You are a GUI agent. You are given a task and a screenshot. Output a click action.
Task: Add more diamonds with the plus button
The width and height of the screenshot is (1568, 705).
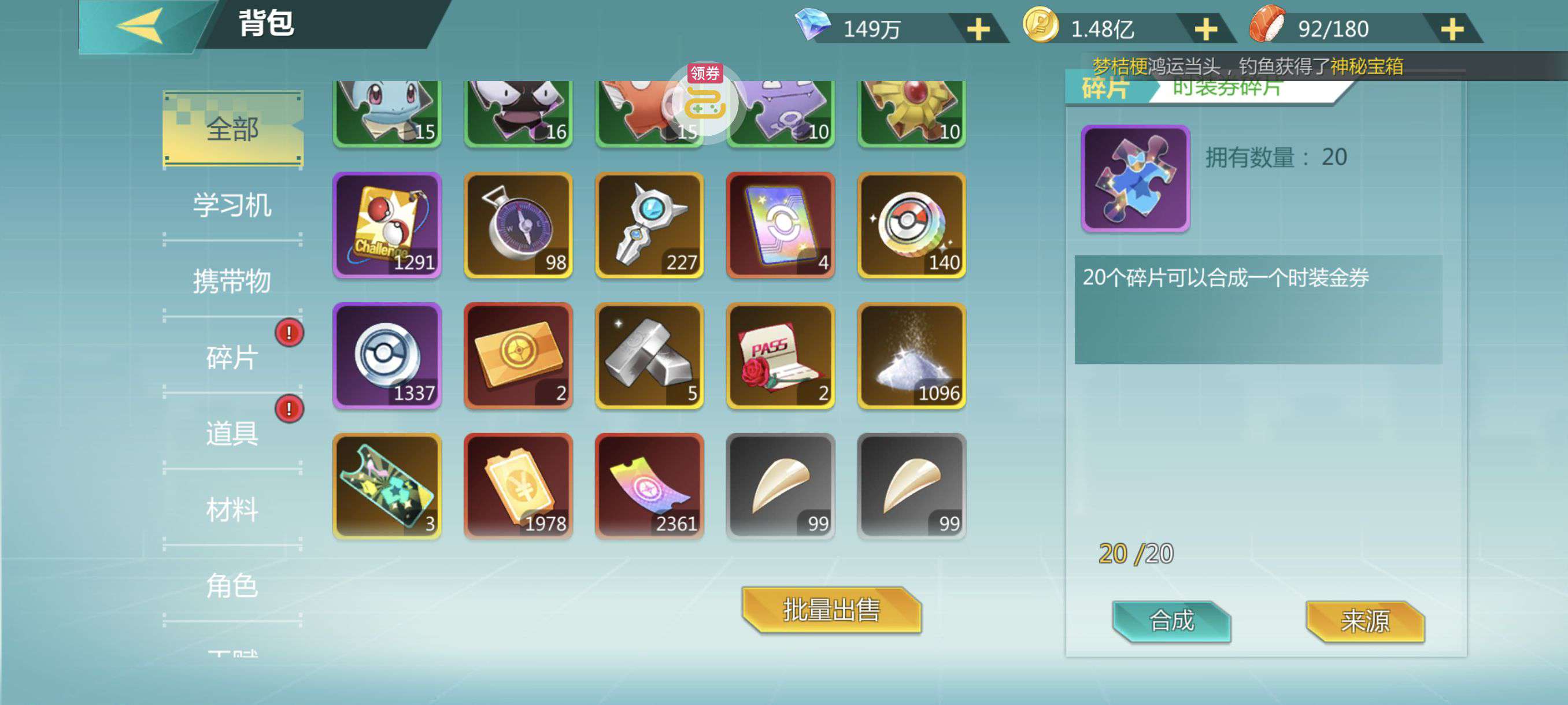click(978, 29)
